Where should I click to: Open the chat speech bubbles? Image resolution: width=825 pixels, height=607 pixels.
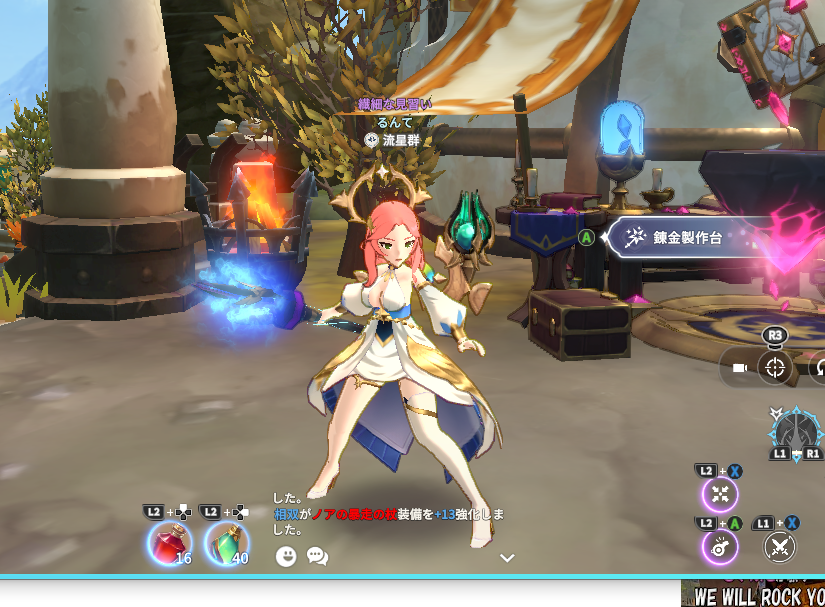tap(317, 556)
